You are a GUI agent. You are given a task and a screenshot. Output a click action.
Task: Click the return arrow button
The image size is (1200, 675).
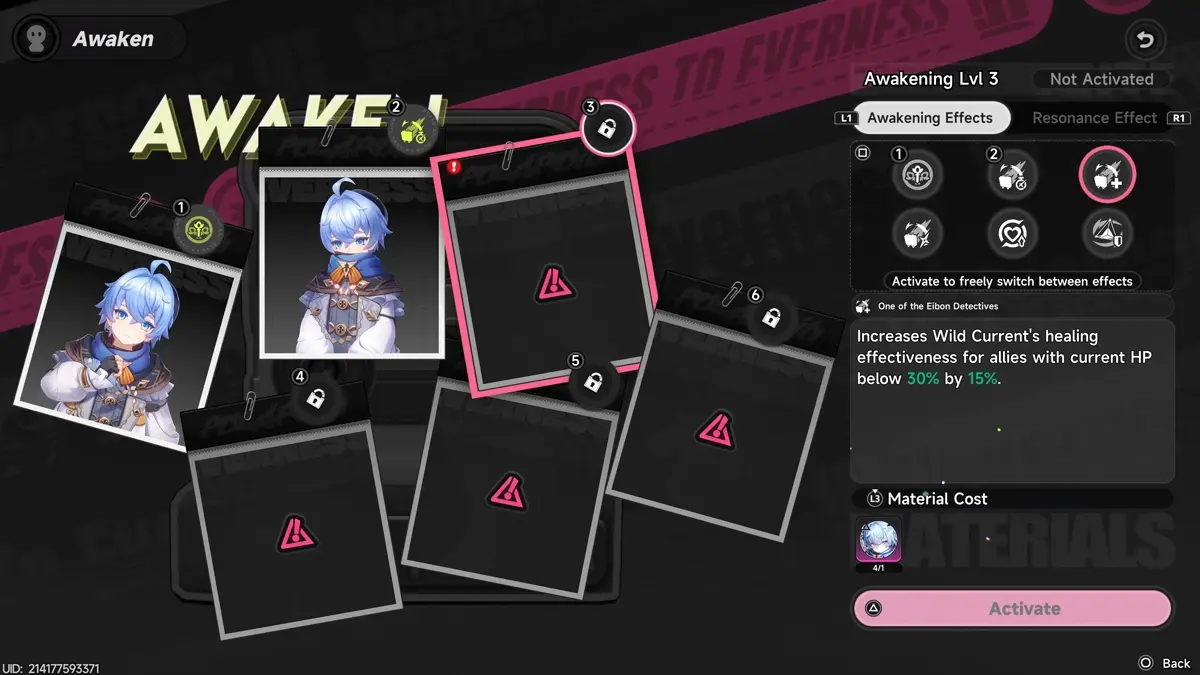(x=1146, y=41)
